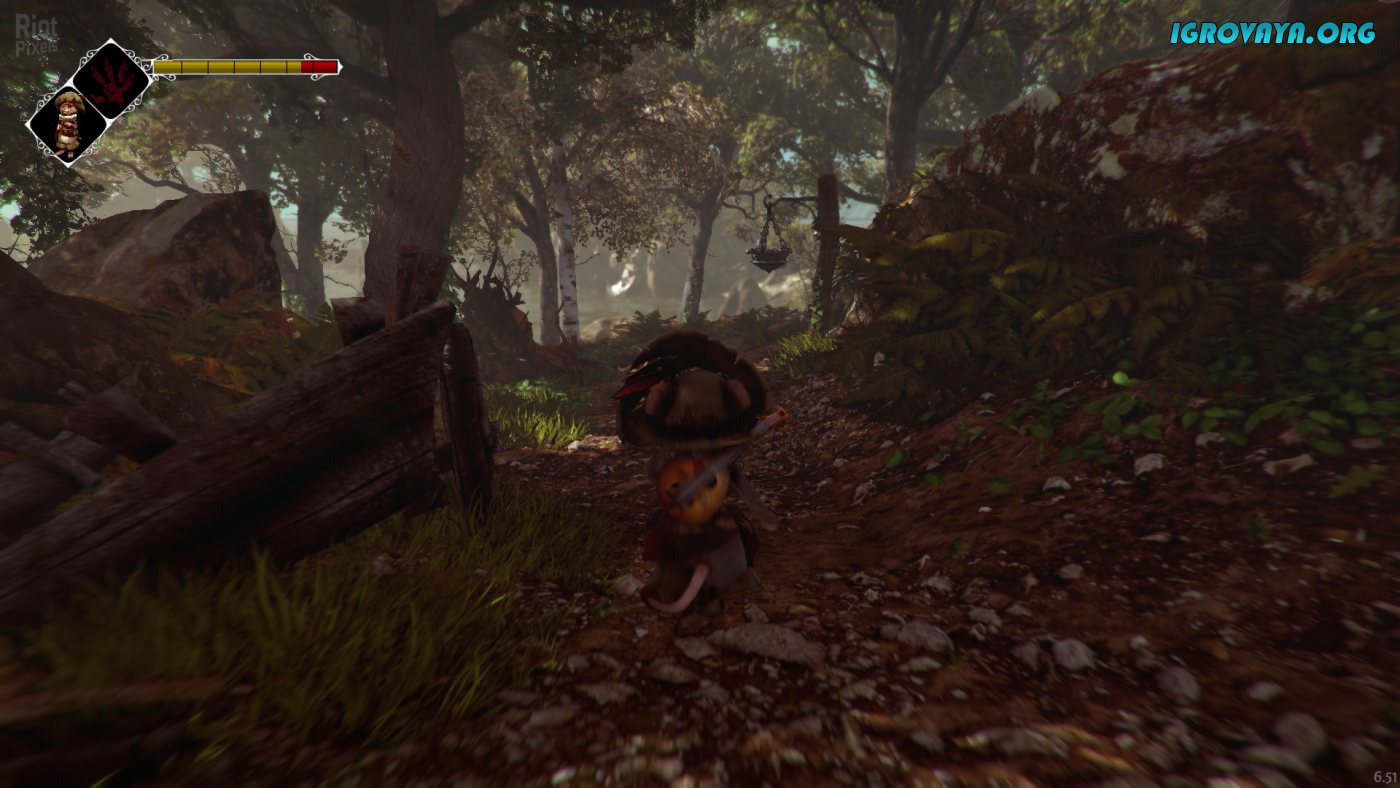The image size is (1400, 788).
Task: Open the IGROVAYA.ORG watermark link
Action: 1272,33
